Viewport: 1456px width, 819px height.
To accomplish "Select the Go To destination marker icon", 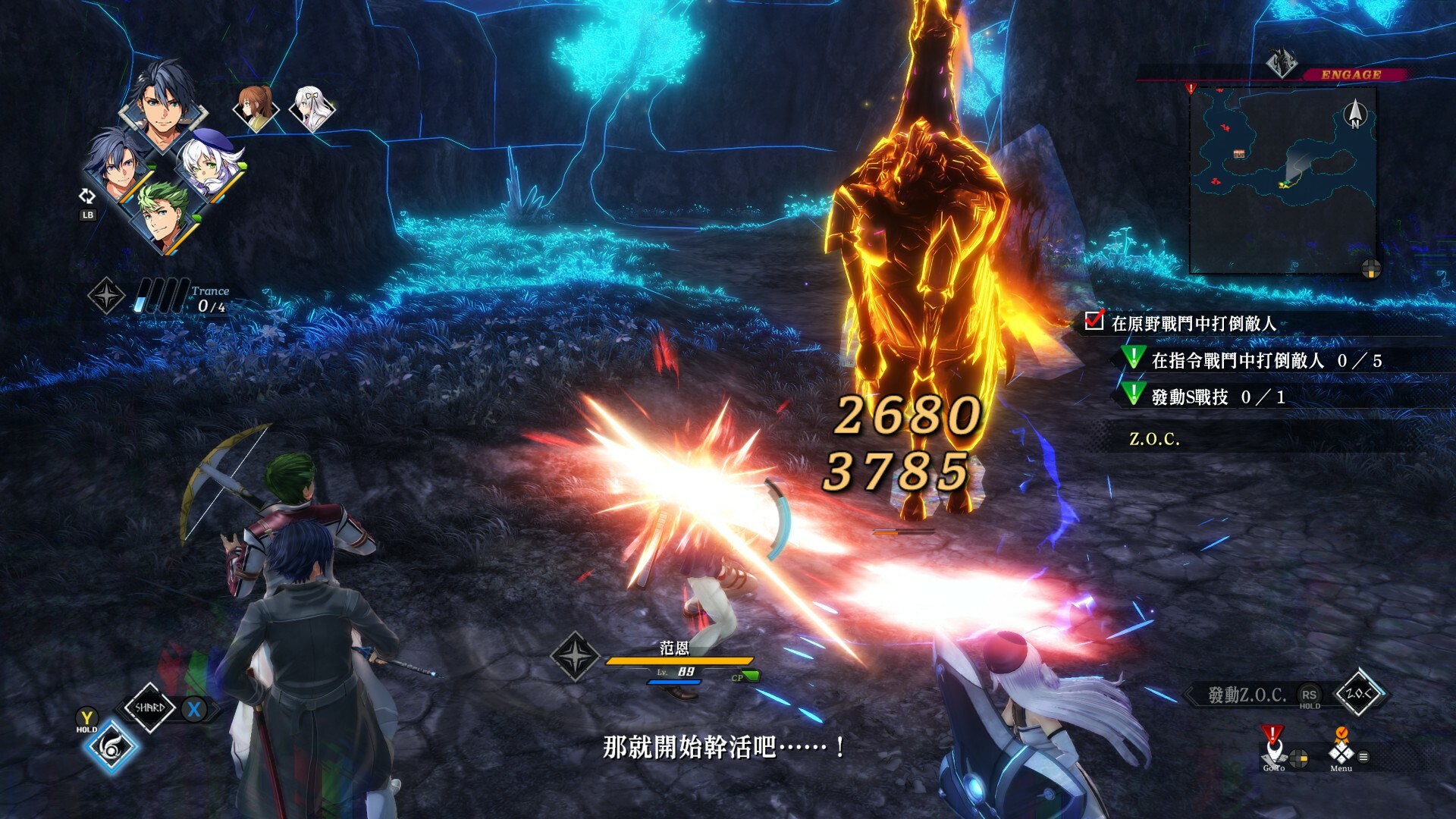I will pos(1272,754).
